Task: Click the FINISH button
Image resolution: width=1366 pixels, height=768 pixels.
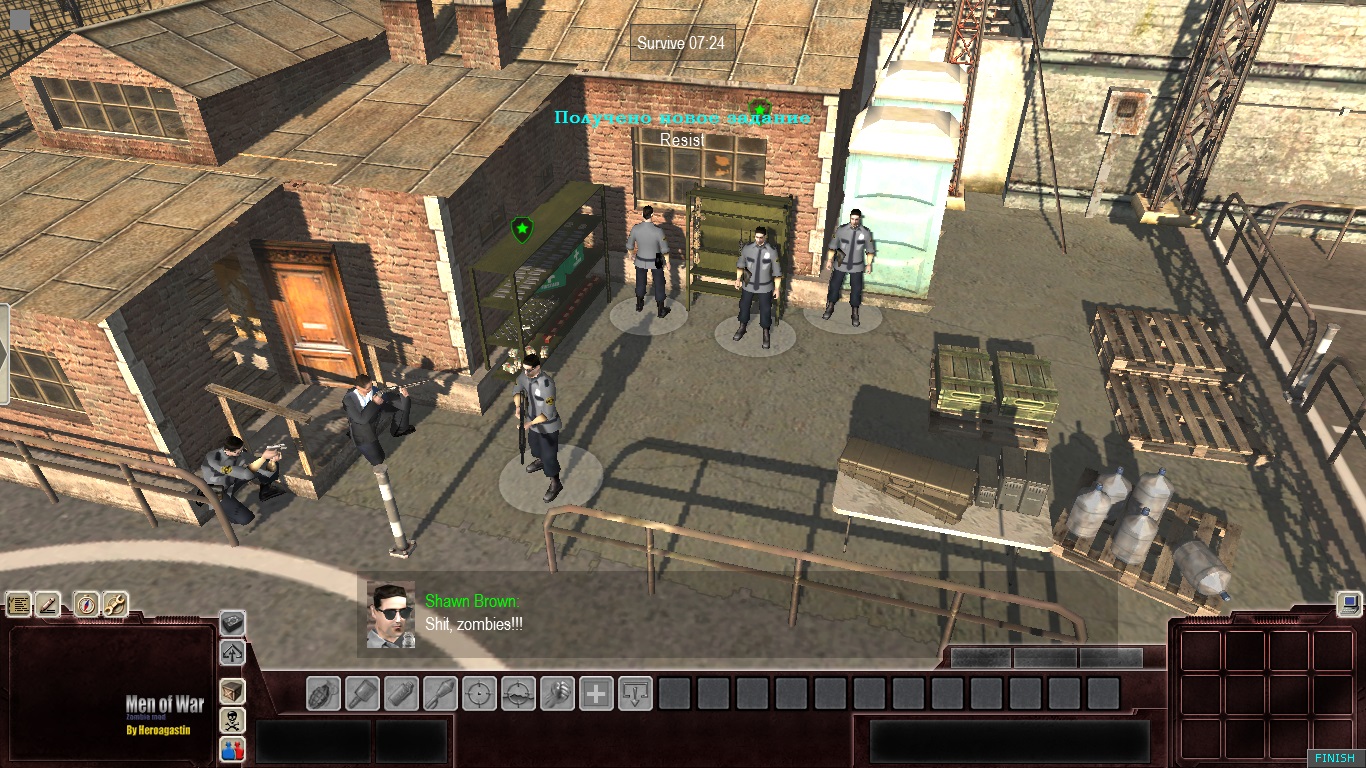Action: coord(1335,758)
